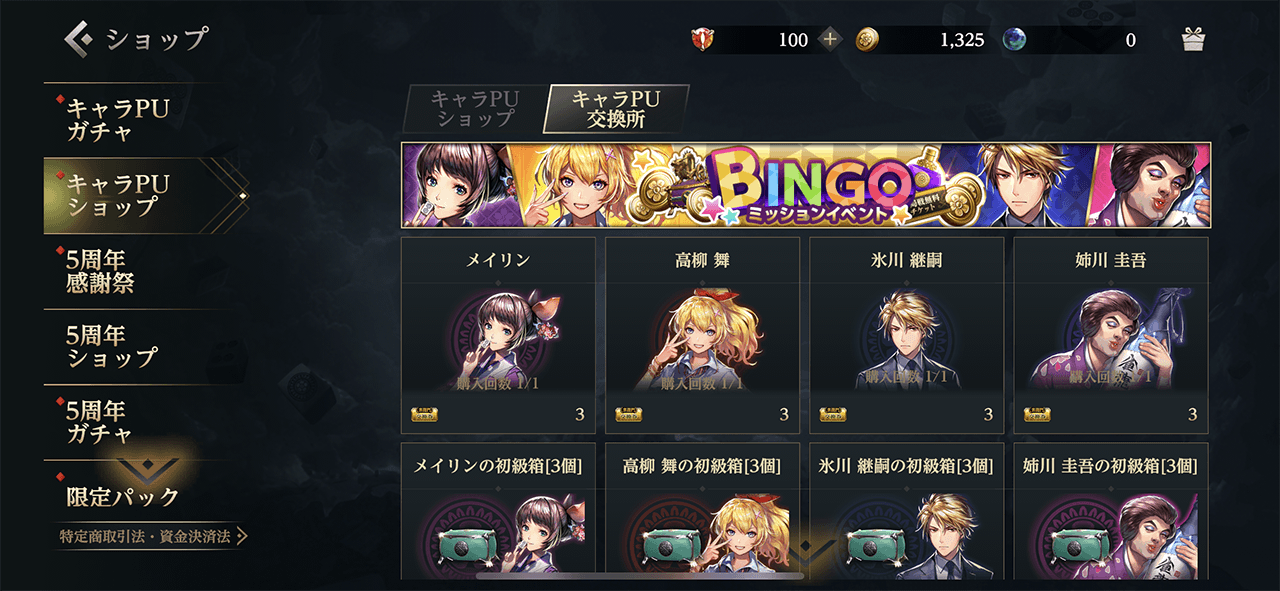Select 氷川 継嗣の初級箱[3個] item
This screenshot has height=591, width=1280.
tap(906, 511)
